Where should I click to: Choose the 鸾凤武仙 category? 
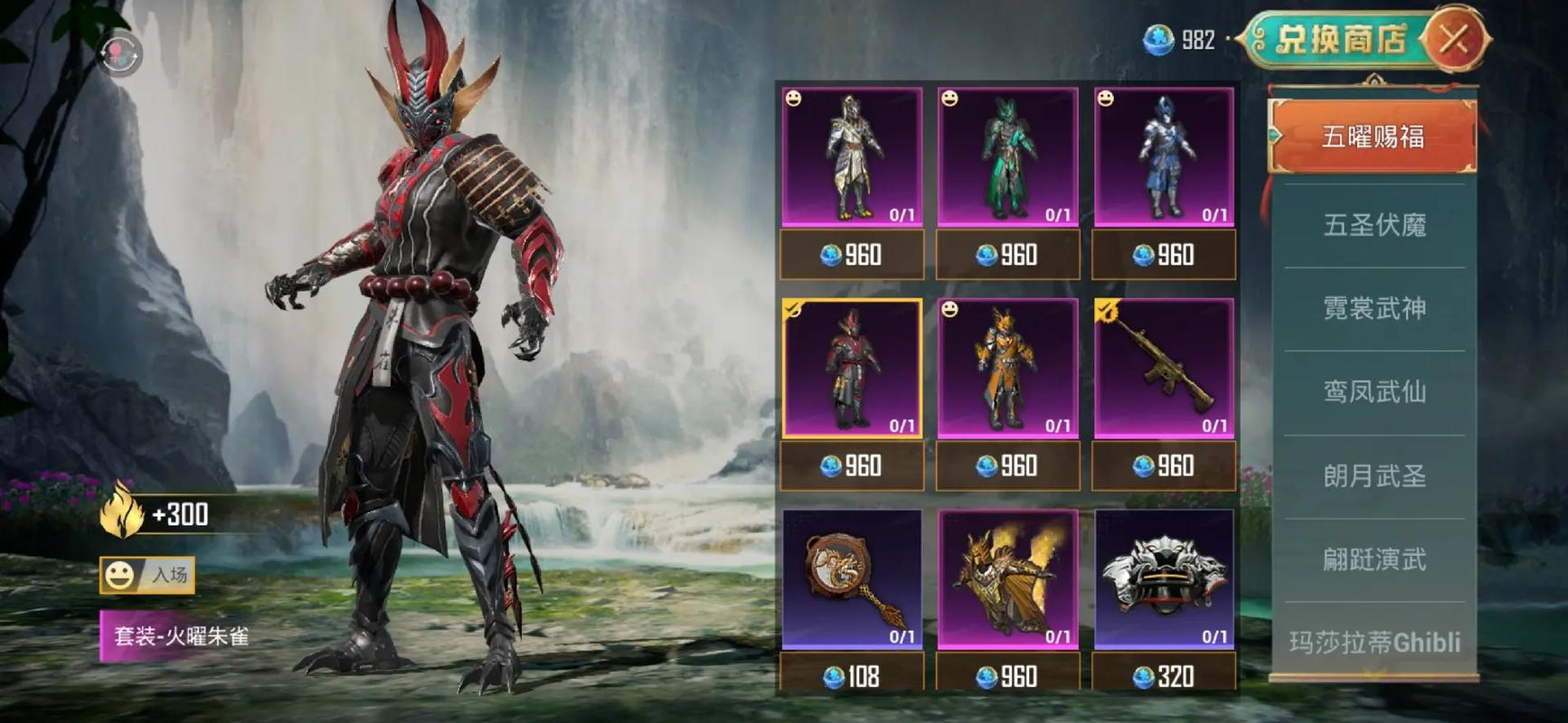(1374, 391)
